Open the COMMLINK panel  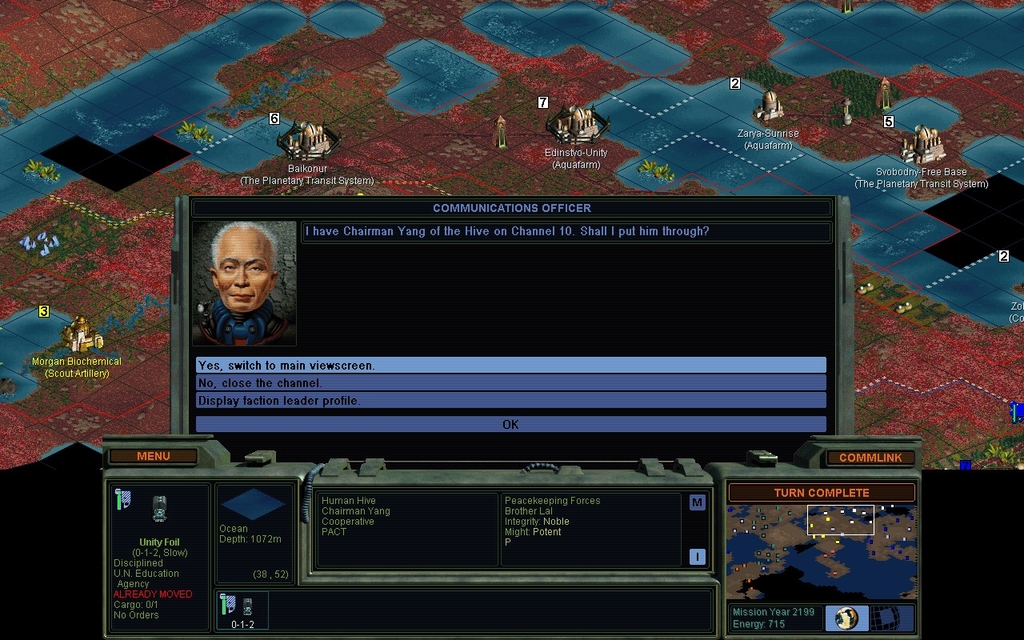[x=870, y=458]
